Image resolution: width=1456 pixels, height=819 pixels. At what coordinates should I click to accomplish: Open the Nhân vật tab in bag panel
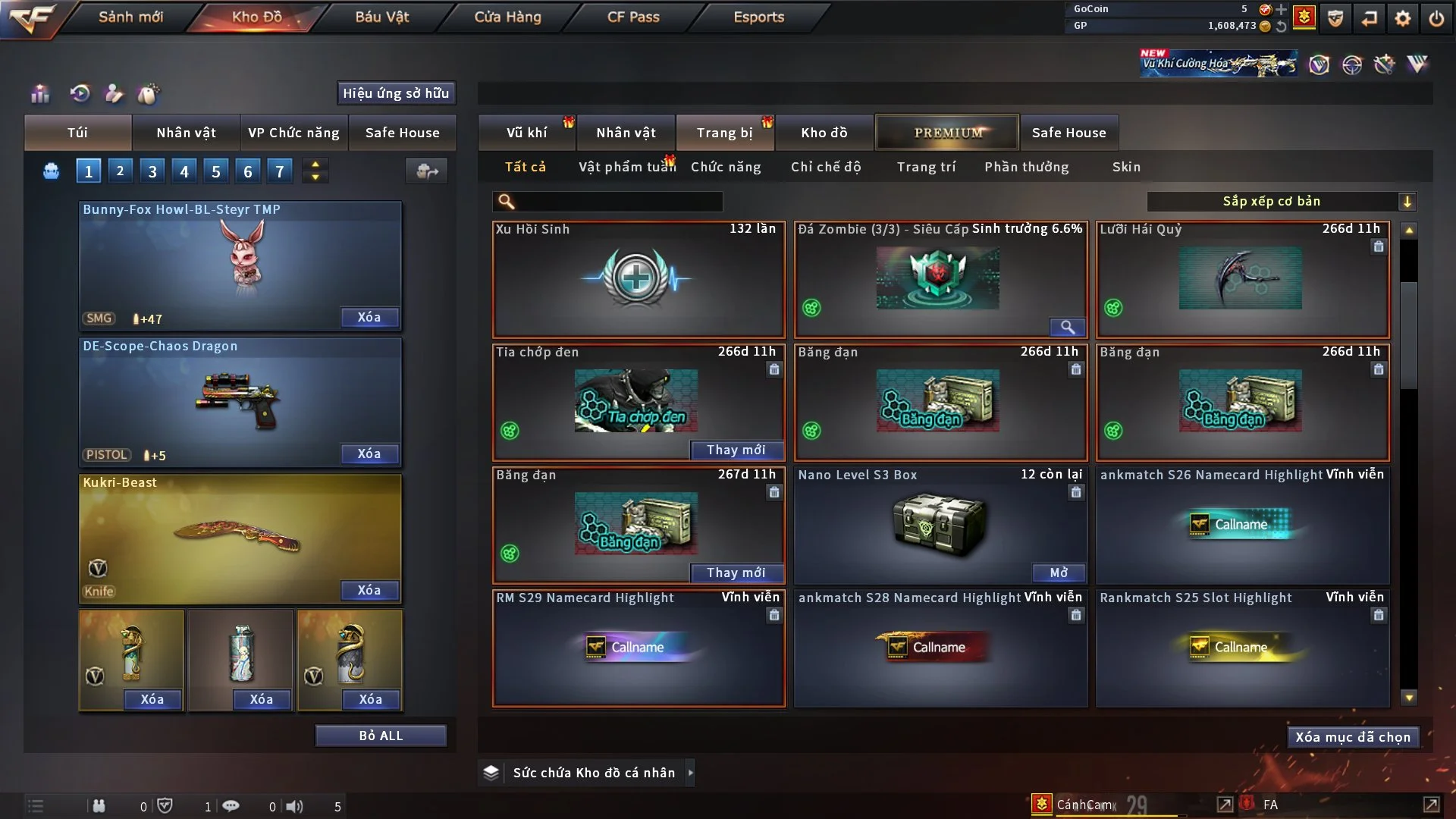point(186,133)
